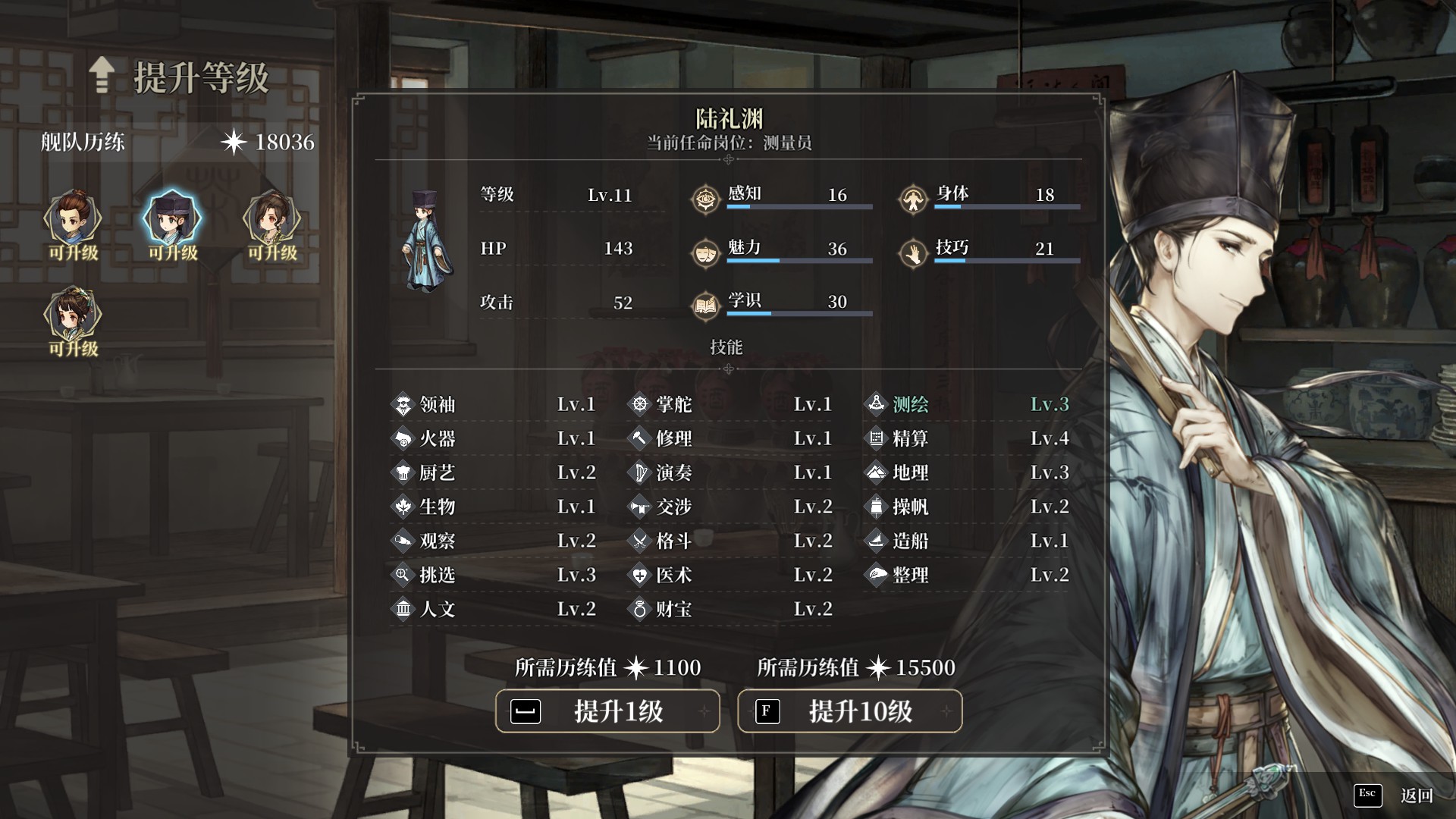Screen dimensions: 1456x819
Task: Select the 造船 skill entry
Action: pyautogui.click(x=968, y=541)
